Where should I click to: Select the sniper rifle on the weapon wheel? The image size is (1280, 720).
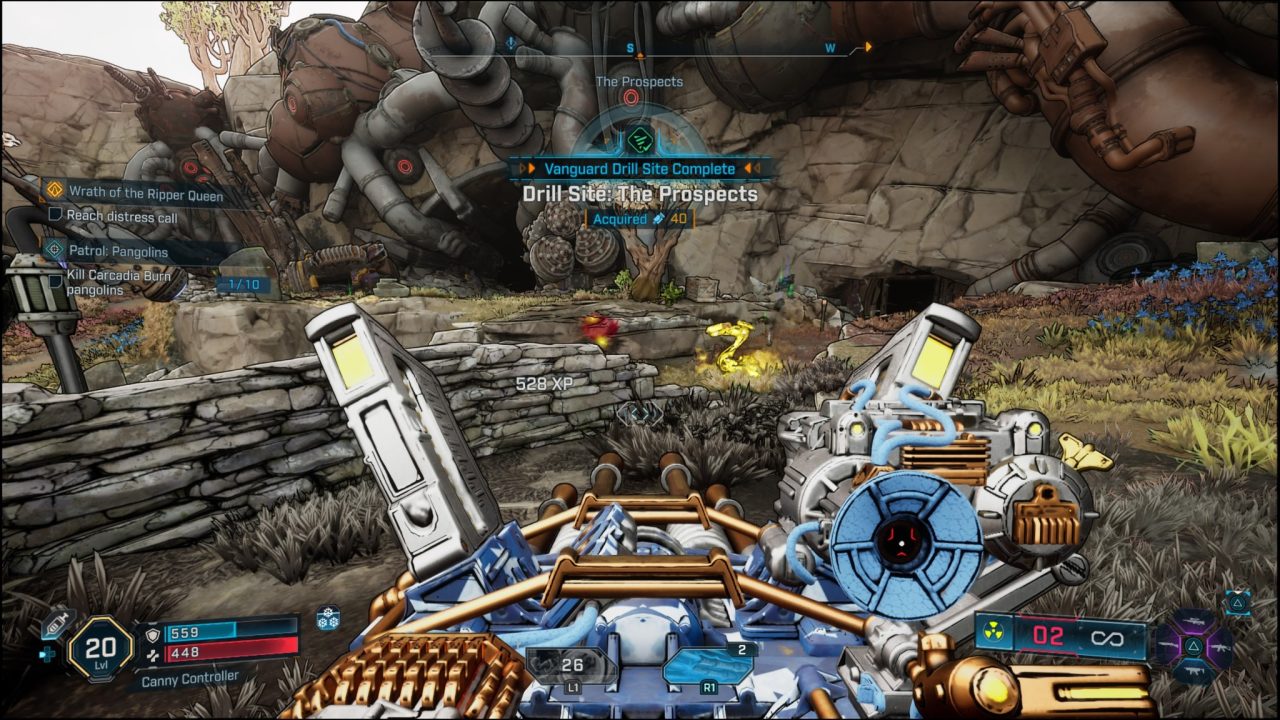(x=1192, y=620)
